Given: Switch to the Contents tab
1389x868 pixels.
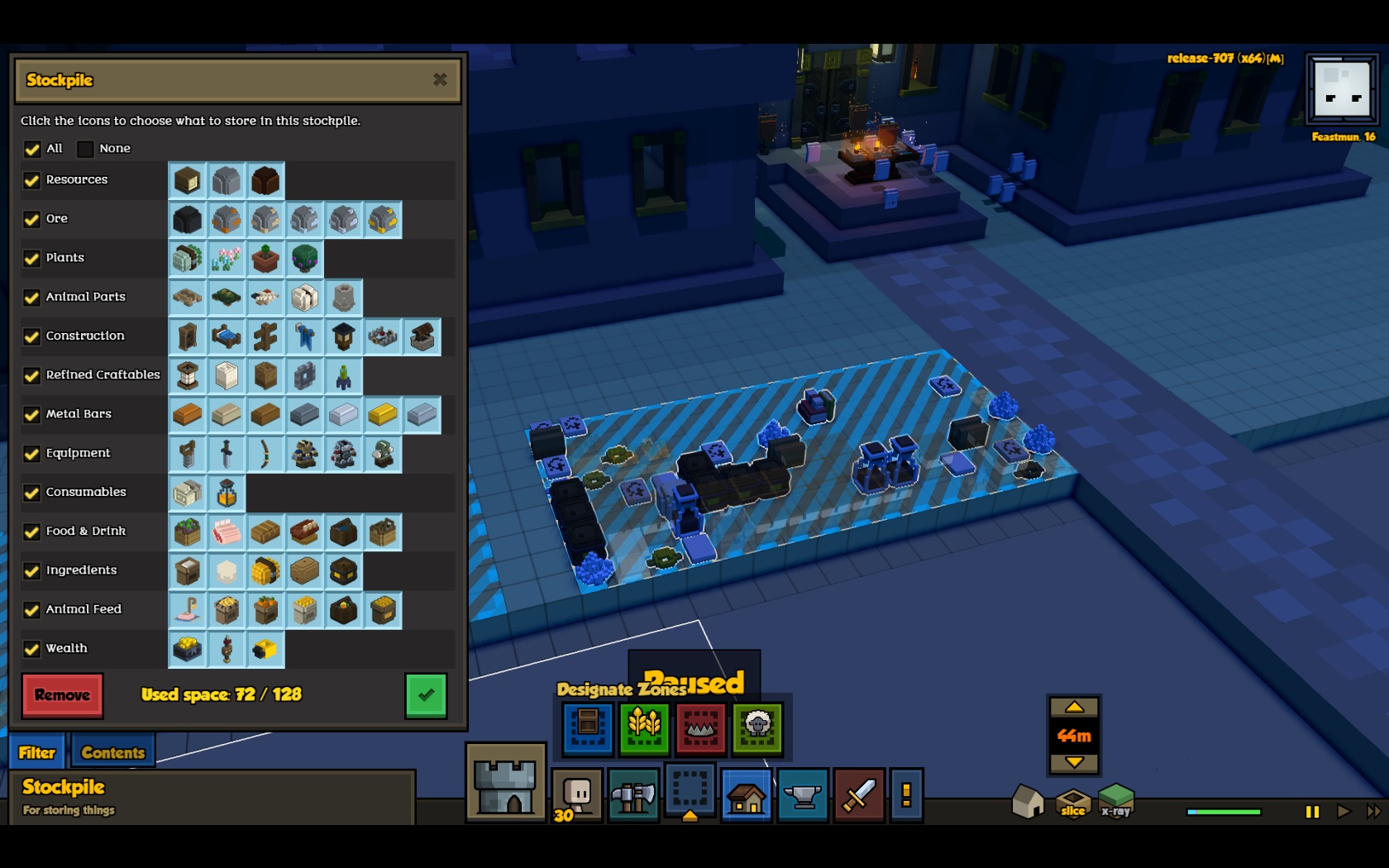Looking at the screenshot, I should pos(112,752).
